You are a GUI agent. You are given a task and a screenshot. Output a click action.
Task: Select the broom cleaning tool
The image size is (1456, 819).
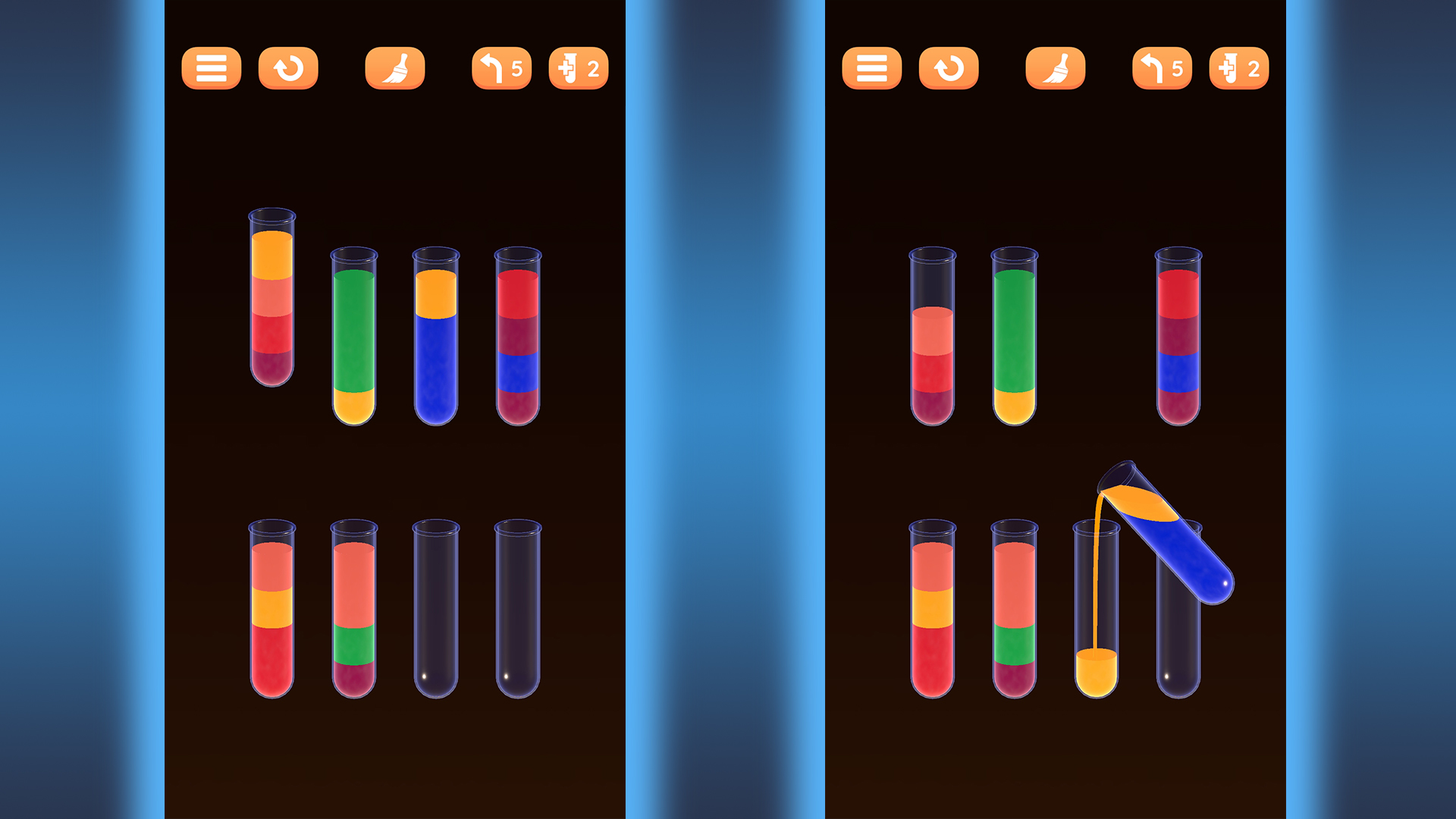(394, 68)
